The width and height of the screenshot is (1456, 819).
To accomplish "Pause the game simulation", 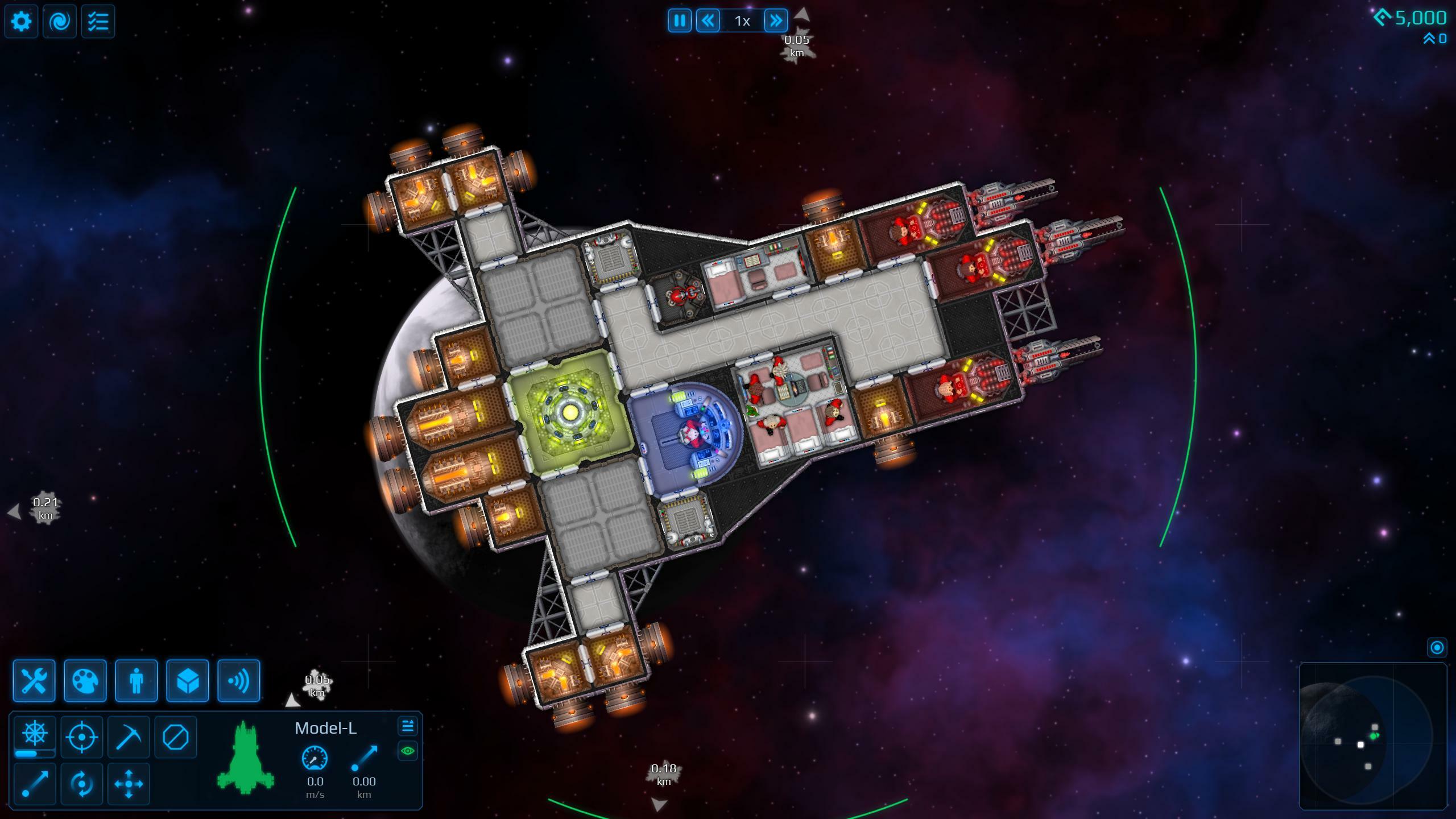I will tap(680, 21).
